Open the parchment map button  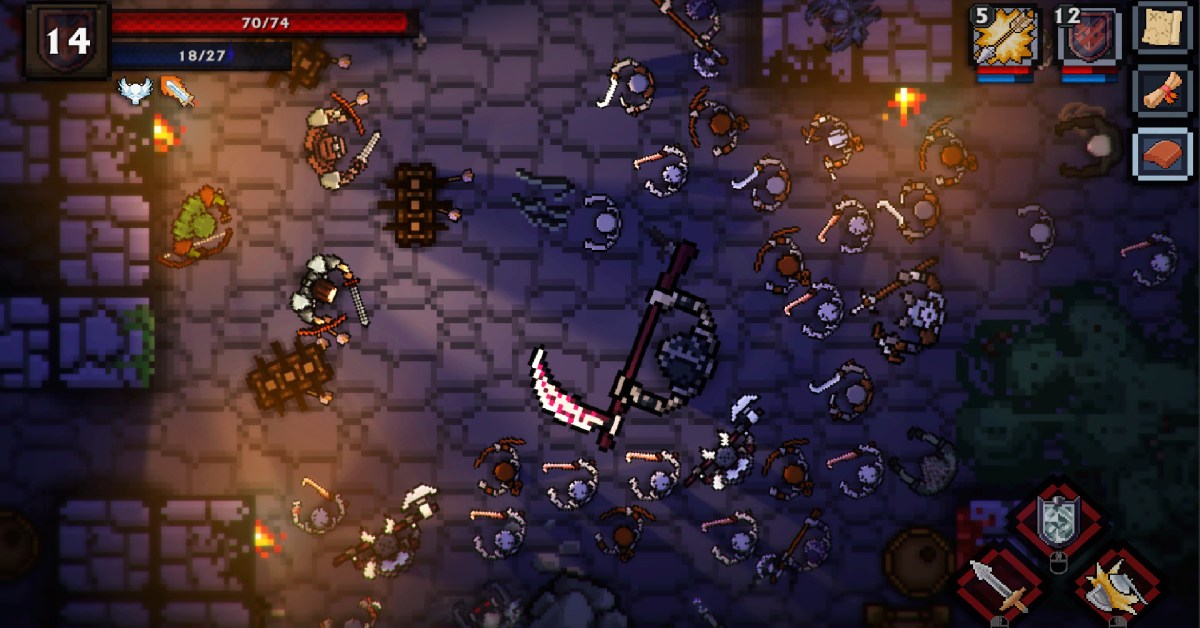pyautogui.click(x=1161, y=28)
